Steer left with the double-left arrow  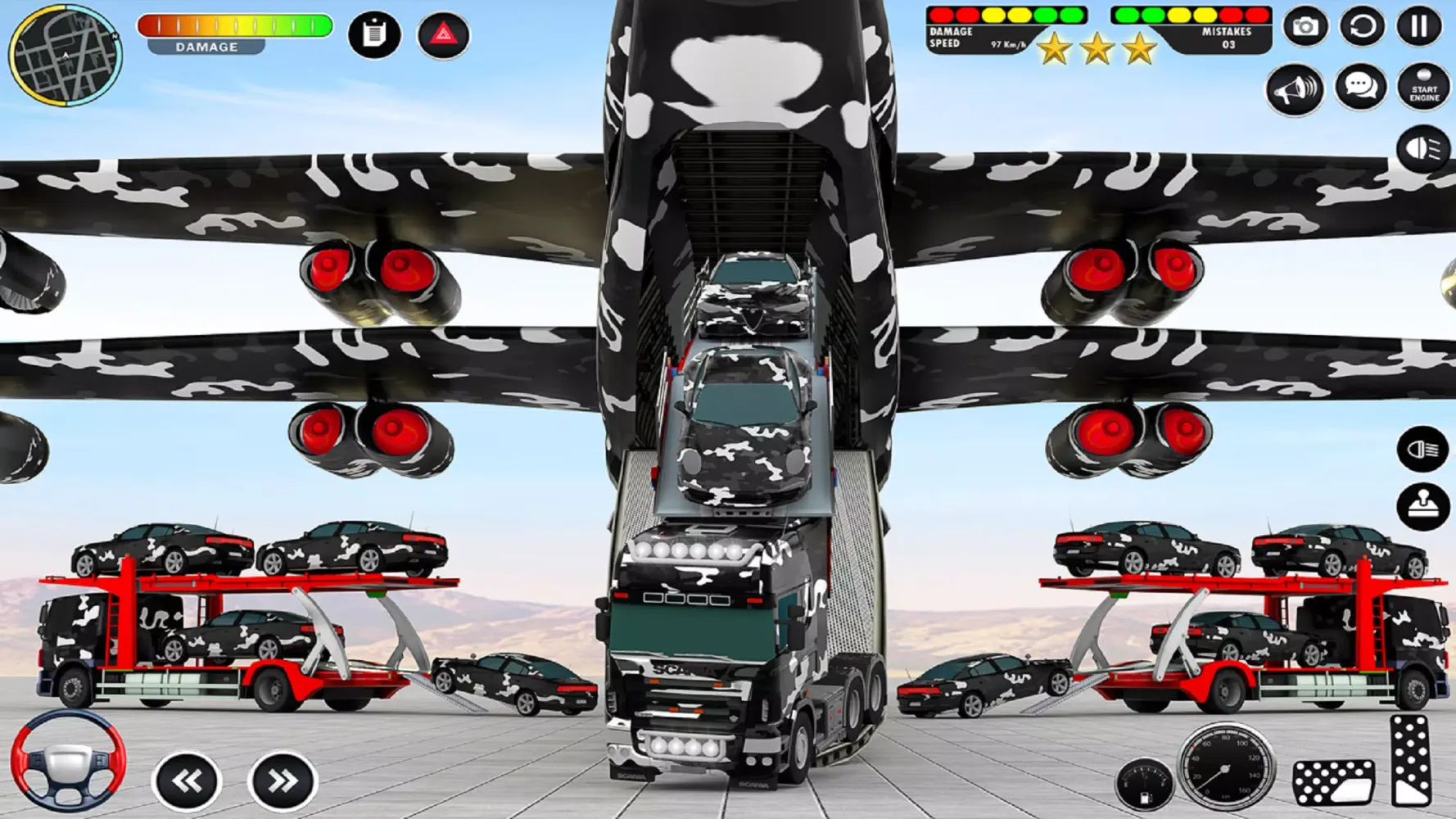187,781
